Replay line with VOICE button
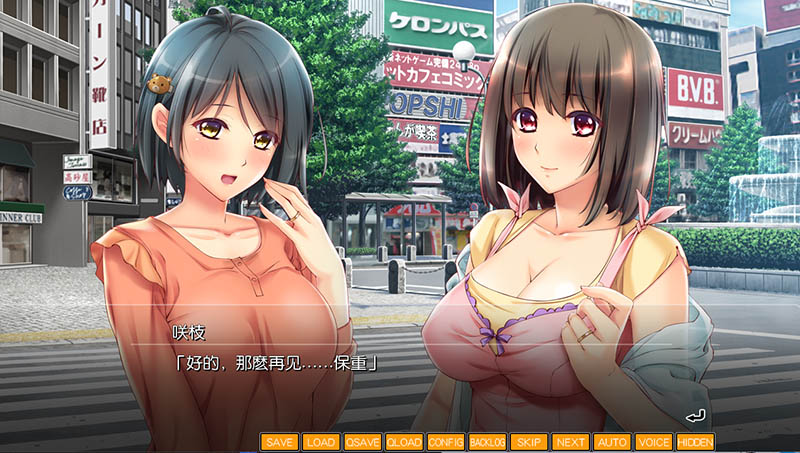The image size is (800, 453). [x=653, y=441]
